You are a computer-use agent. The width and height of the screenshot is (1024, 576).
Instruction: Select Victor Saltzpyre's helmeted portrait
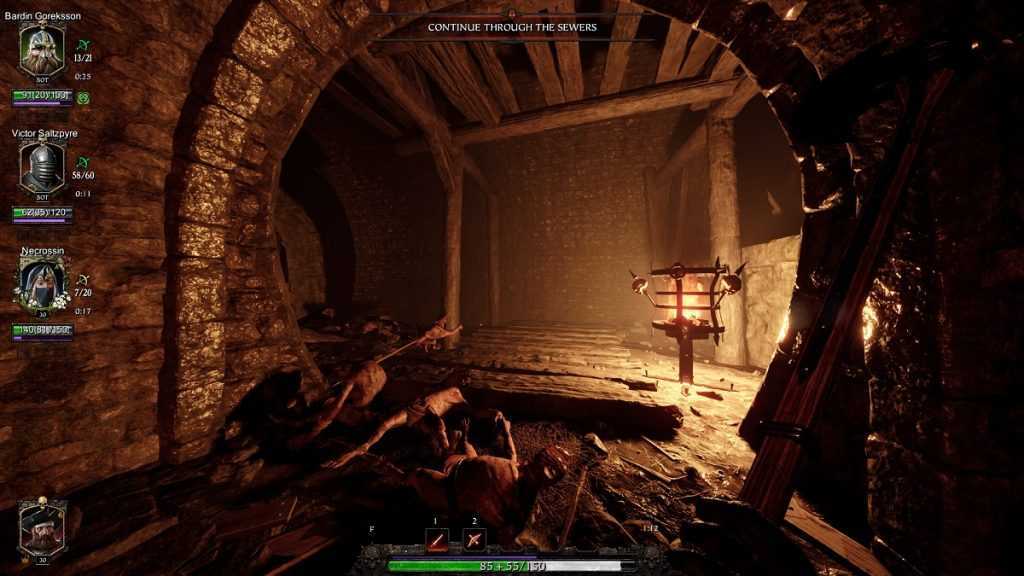42,165
